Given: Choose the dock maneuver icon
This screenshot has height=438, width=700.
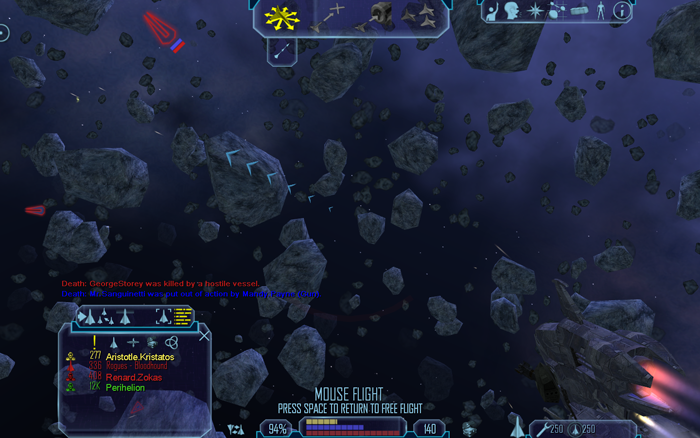Looking at the screenshot, I should 378,15.
